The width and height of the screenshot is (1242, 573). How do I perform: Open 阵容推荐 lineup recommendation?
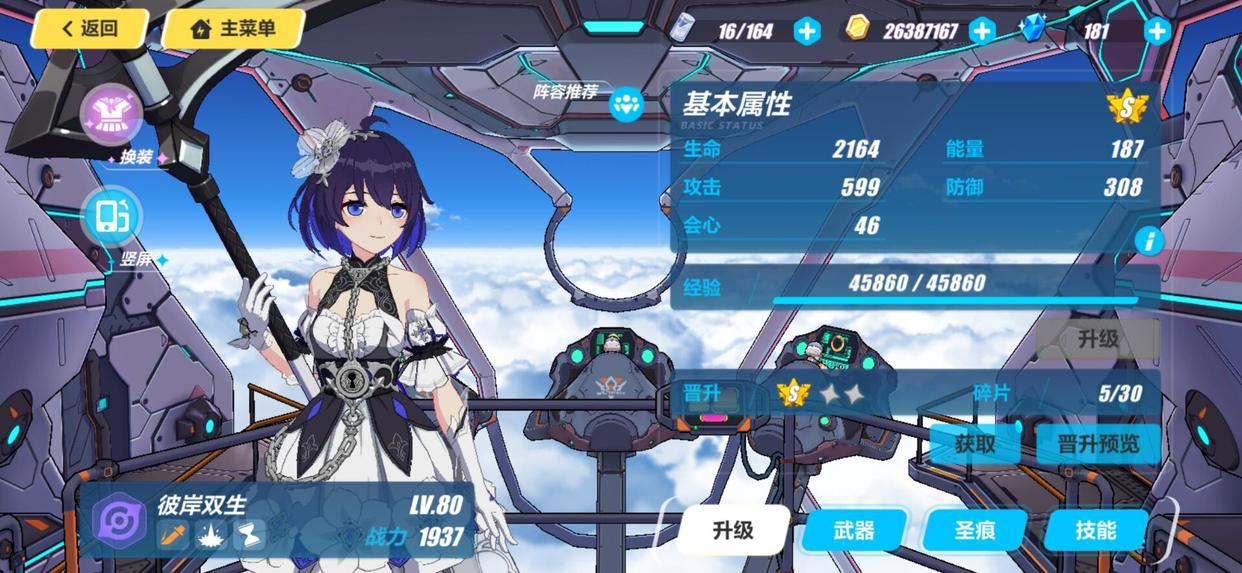[626, 103]
